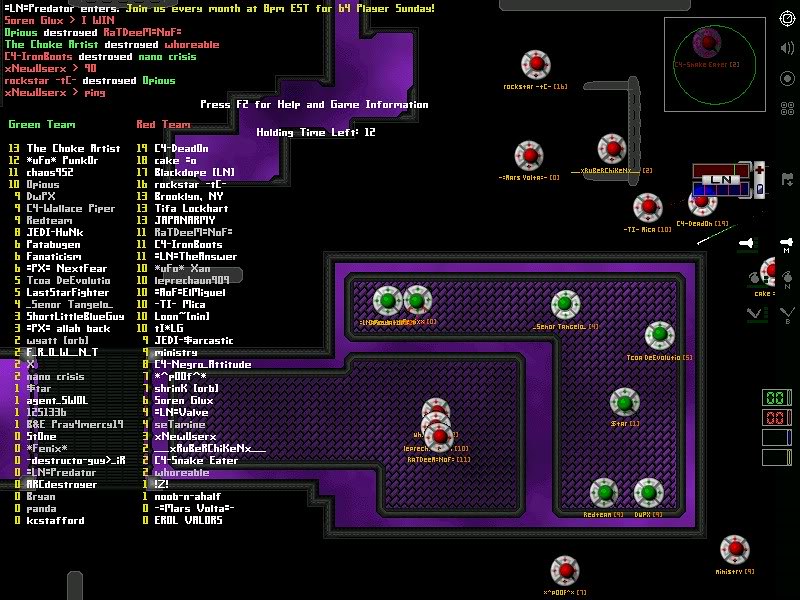Select the missile weapon labeled M
This screenshot has height=600, width=800.
[788, 243]
